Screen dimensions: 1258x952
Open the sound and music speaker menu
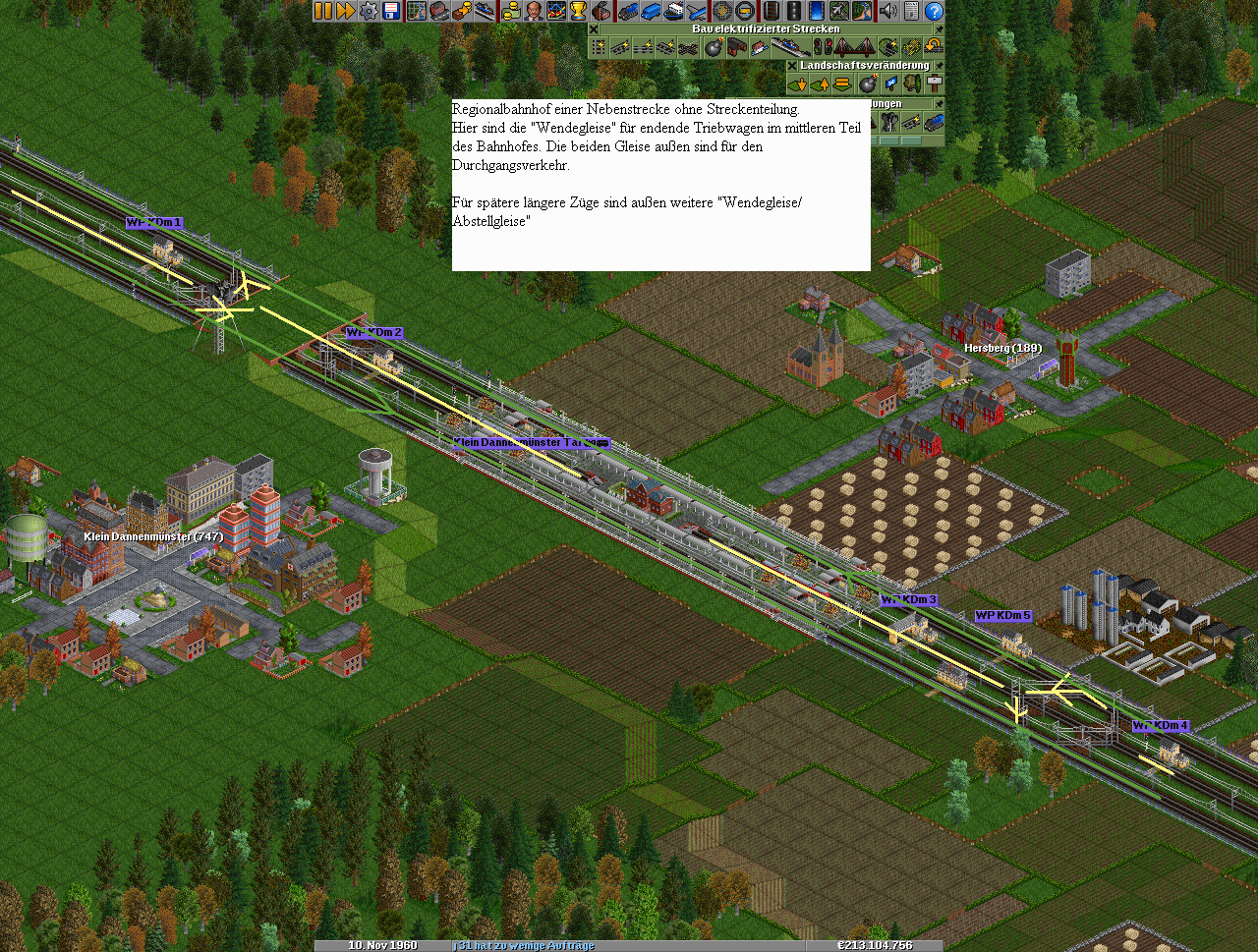tap(888, 11)
